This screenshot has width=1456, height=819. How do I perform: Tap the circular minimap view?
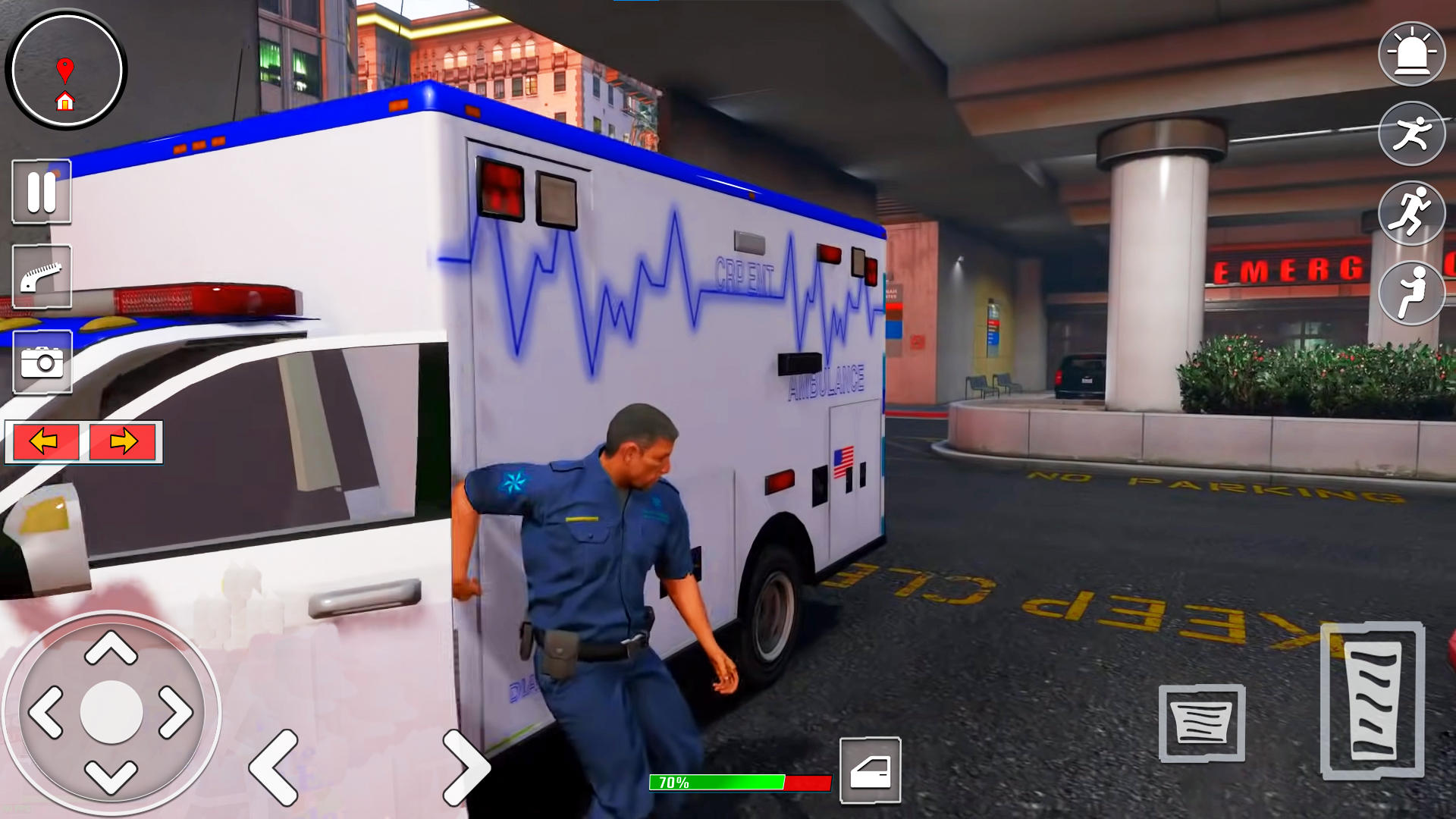(67, 70)
